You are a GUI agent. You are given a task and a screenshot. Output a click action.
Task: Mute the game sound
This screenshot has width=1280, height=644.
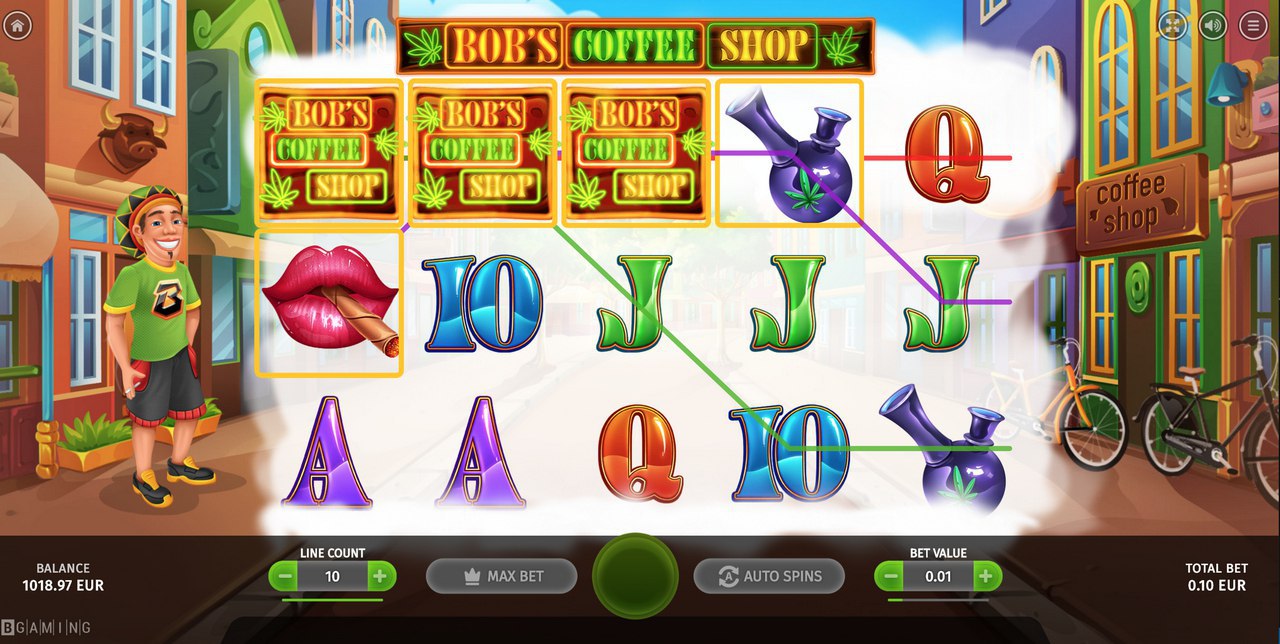pos(1213,26)
